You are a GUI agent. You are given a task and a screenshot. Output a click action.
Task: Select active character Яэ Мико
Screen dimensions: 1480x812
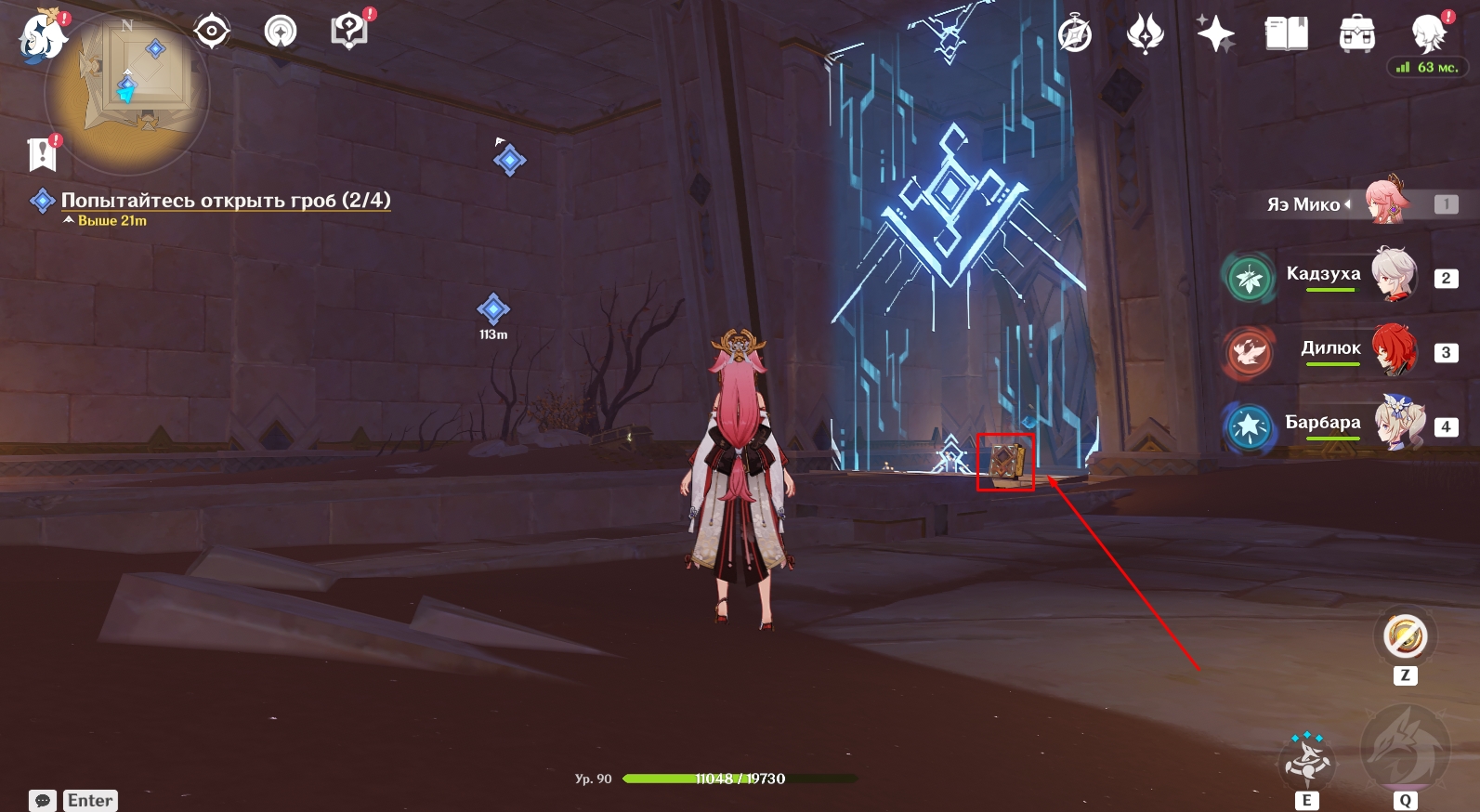(1386, 202)
